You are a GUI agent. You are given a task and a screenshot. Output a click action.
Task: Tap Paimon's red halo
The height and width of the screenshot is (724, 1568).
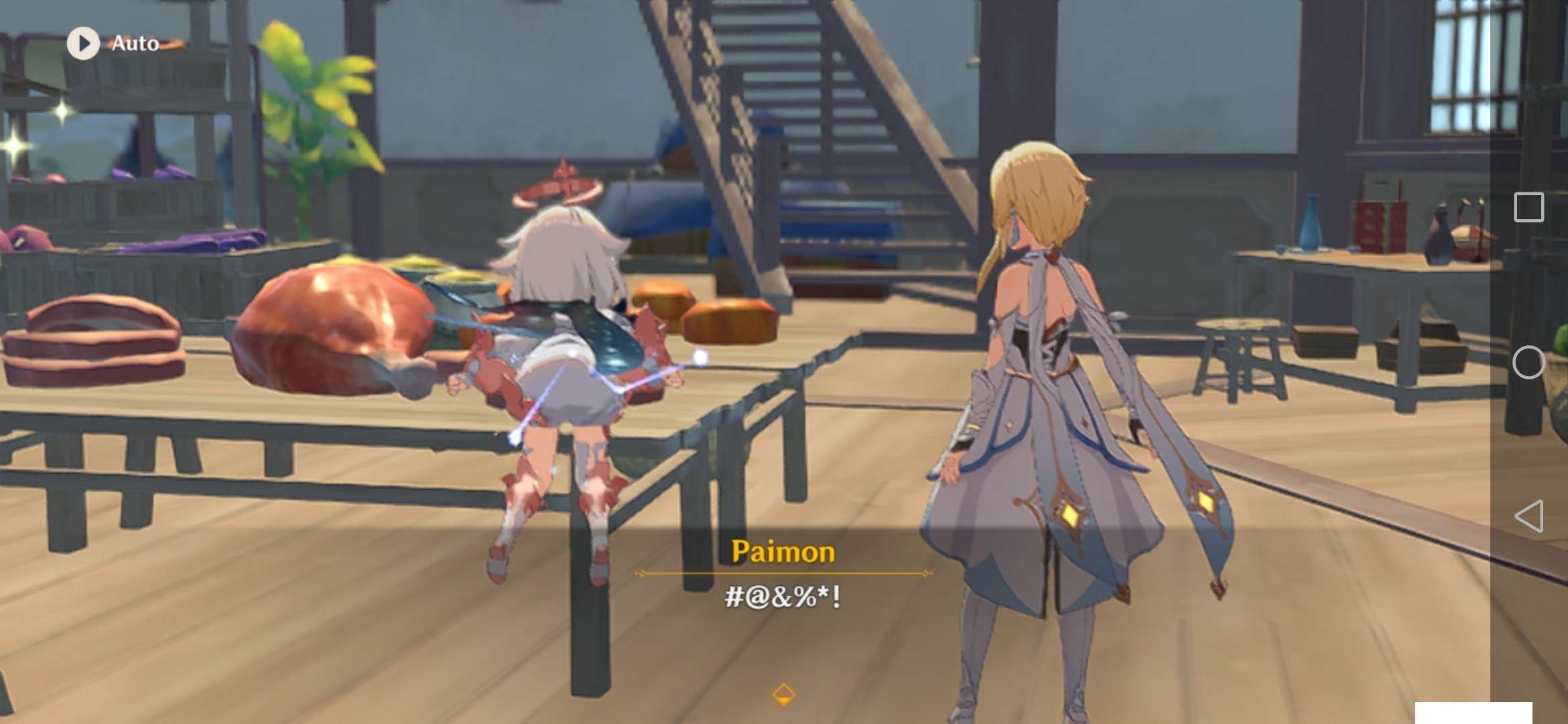click(x=563, y=188)
